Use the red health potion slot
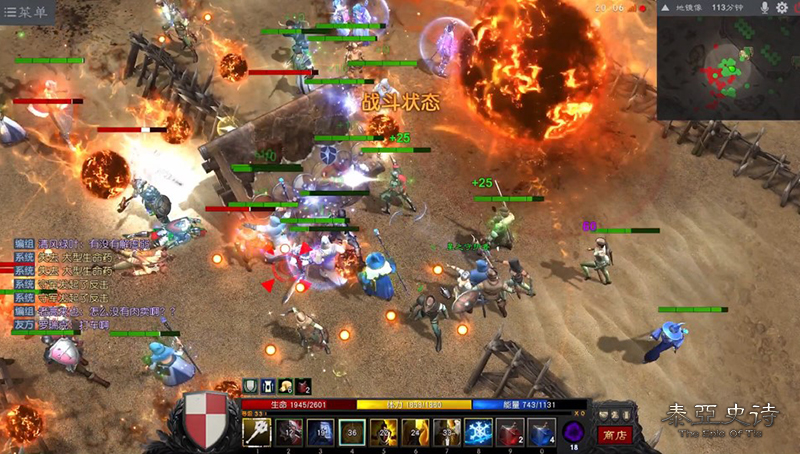Image resolution: width=800 pixels, height=454 pixels. tap(509, 431)
